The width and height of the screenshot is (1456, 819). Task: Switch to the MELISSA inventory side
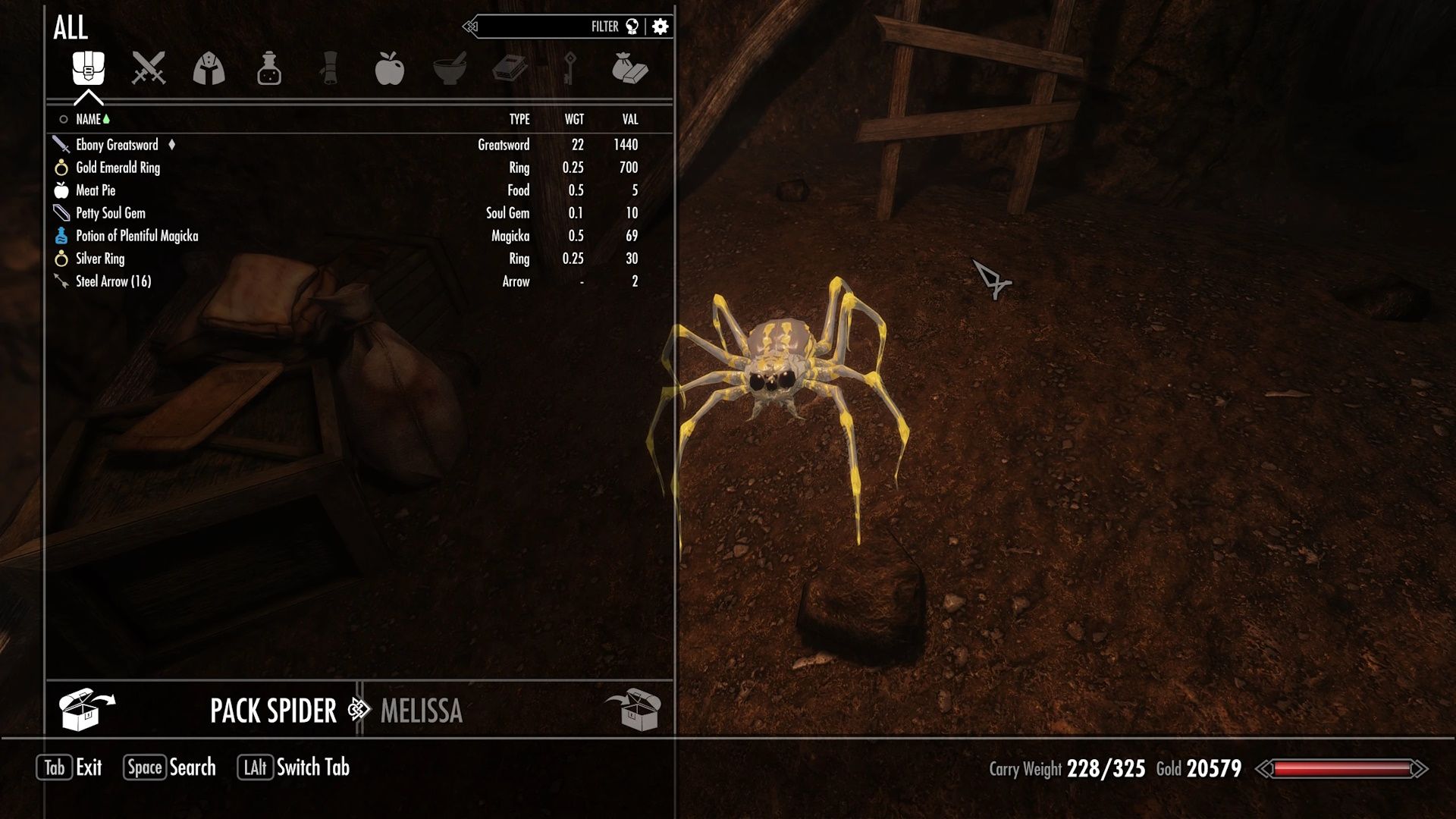pos(422,711)
